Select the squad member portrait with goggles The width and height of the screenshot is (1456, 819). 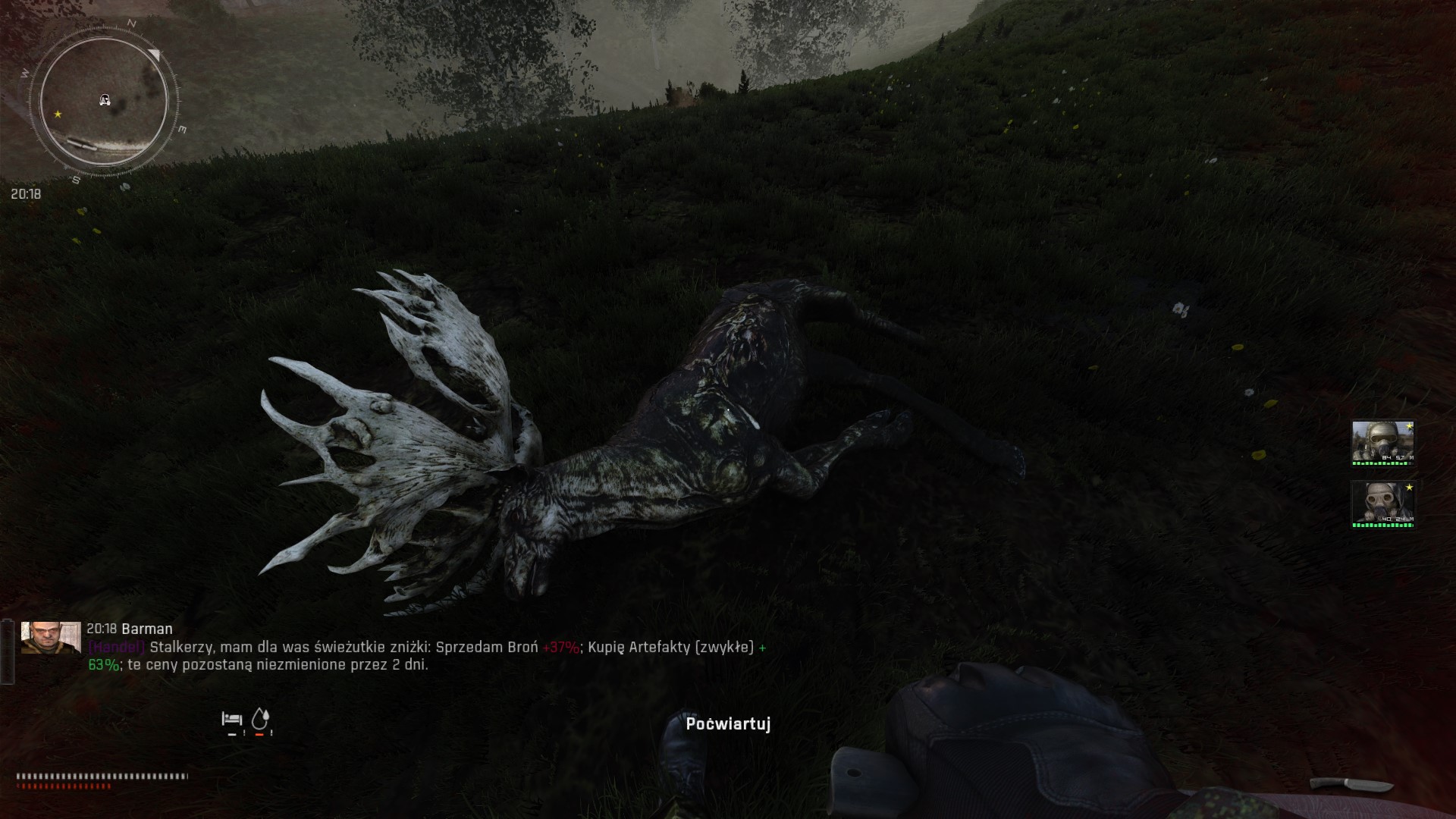1382,441
